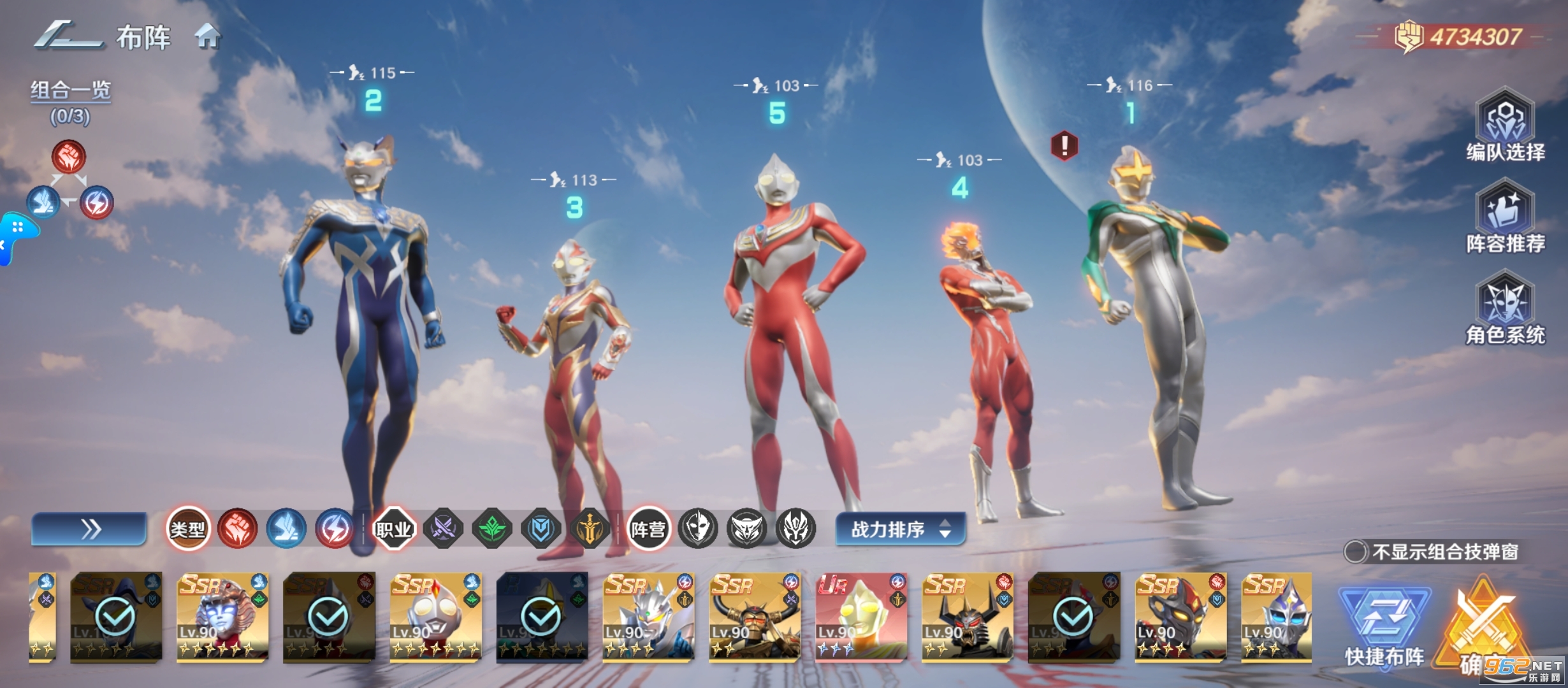
Task: Return home via the house icon
Action: (x=208, y=37)
